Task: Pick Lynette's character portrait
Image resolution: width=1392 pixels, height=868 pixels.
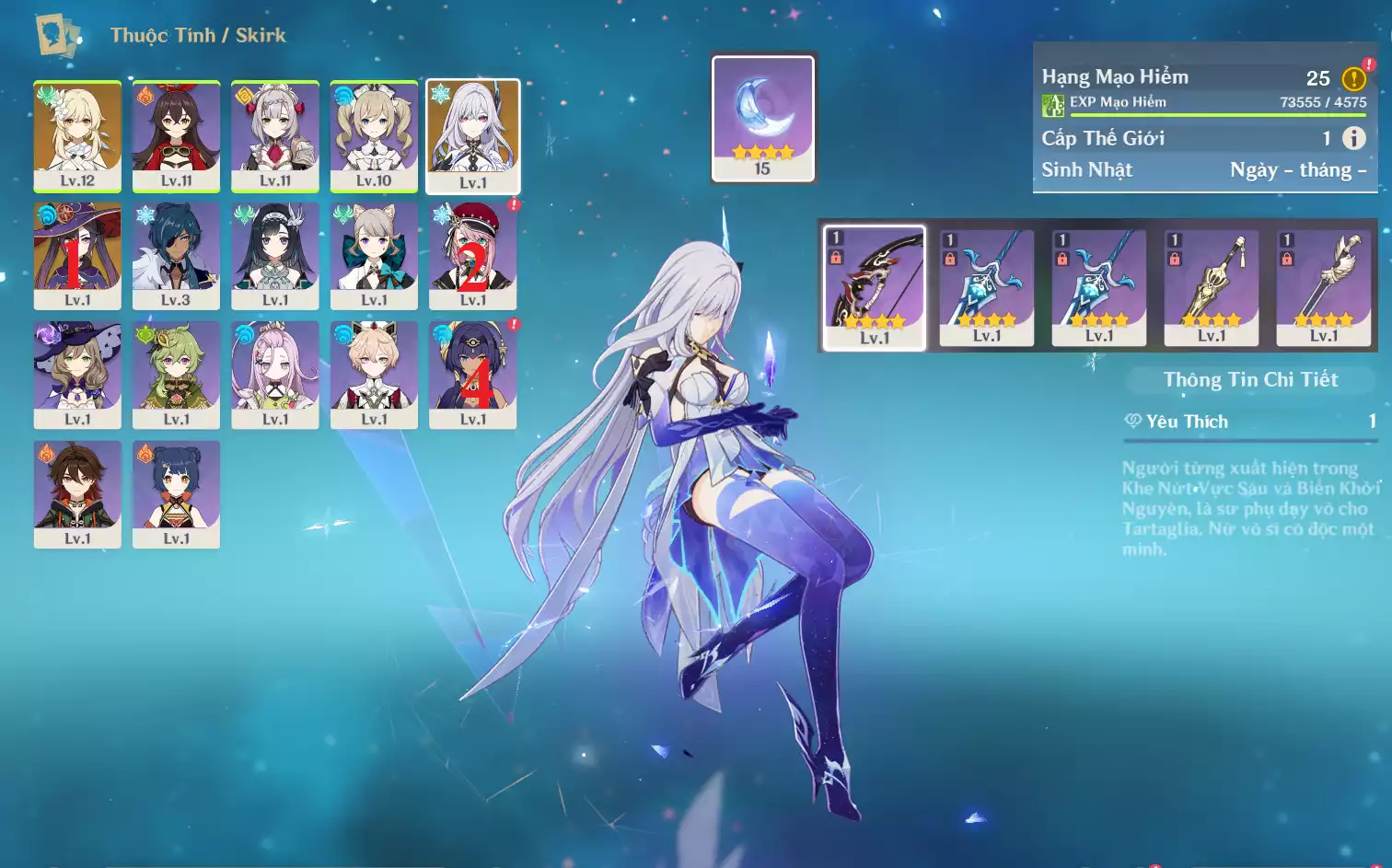Action: tap(374, 255)
